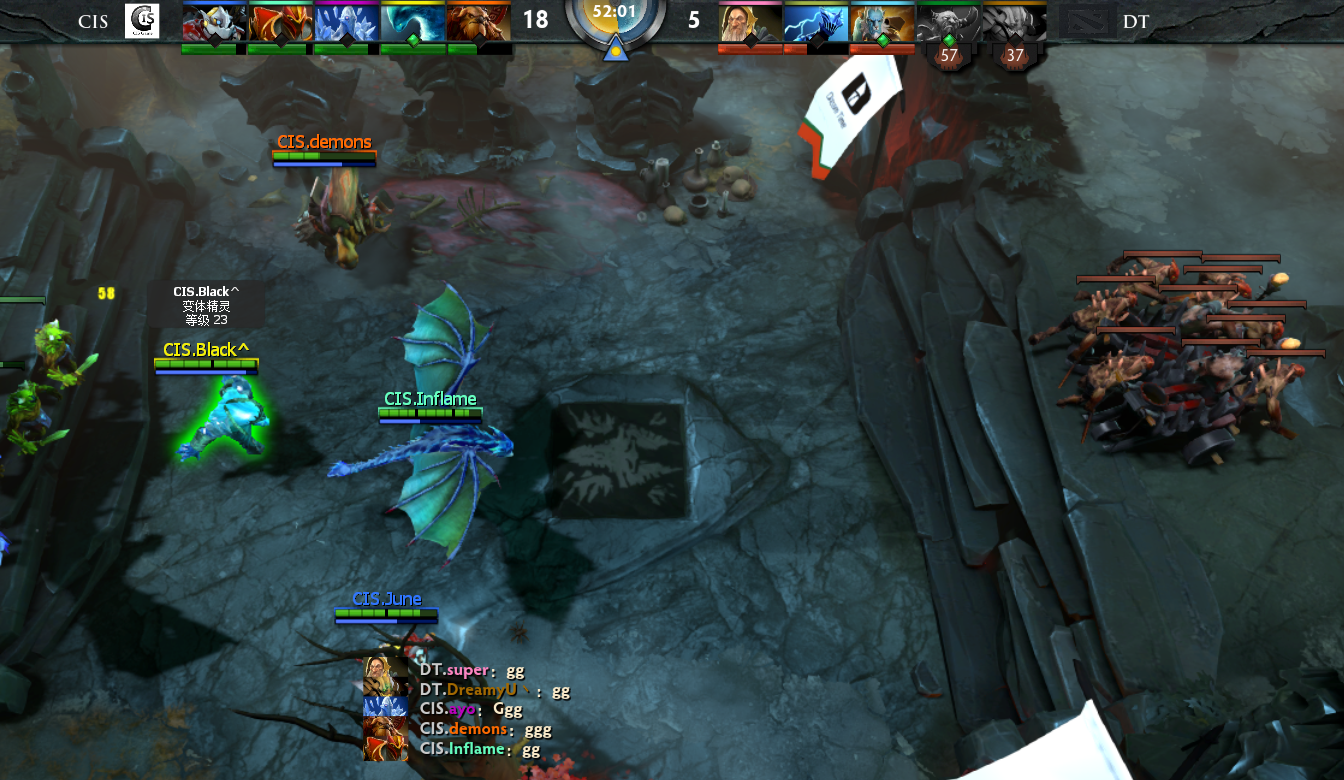This screenshot has width=1344, height=780.
Task: Click the CIS team logo
Action: tap(141, 21)
